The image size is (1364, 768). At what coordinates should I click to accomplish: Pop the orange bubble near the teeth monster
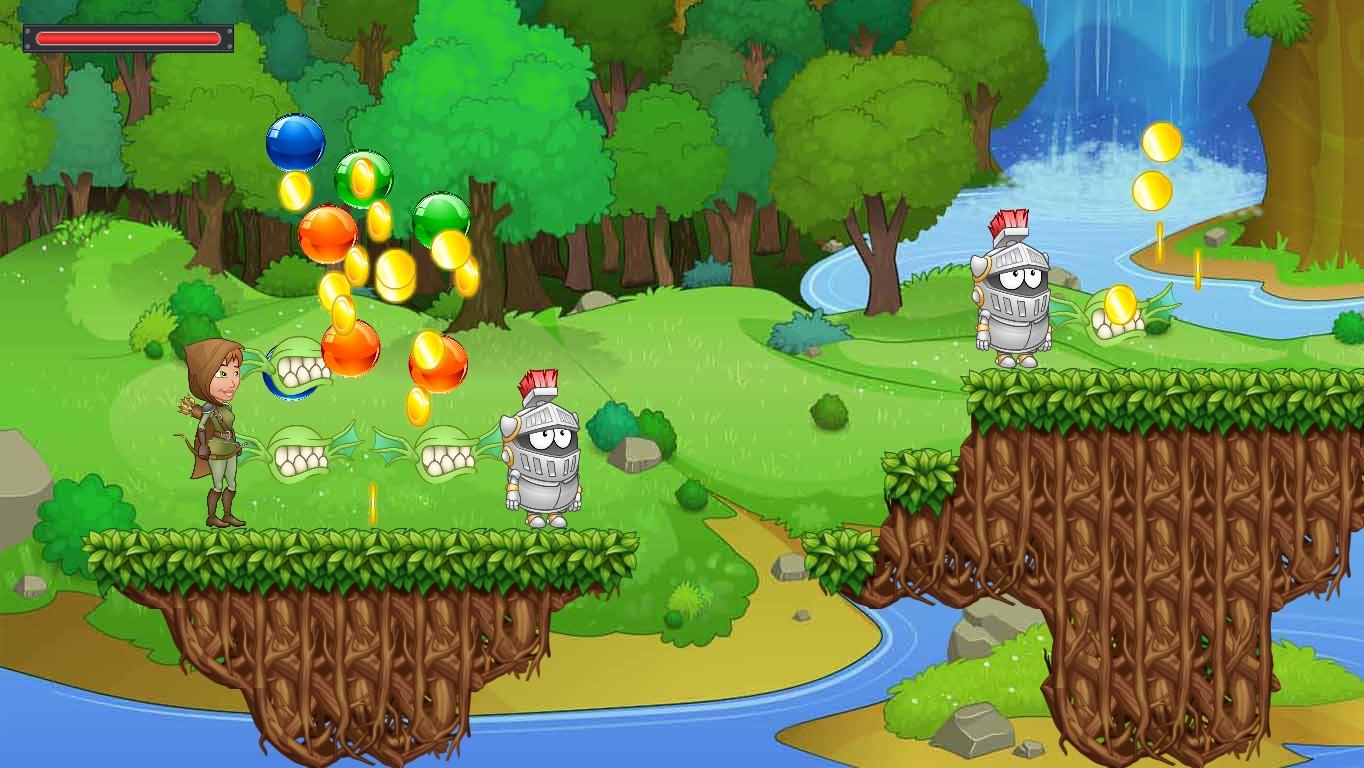point(352,347)
